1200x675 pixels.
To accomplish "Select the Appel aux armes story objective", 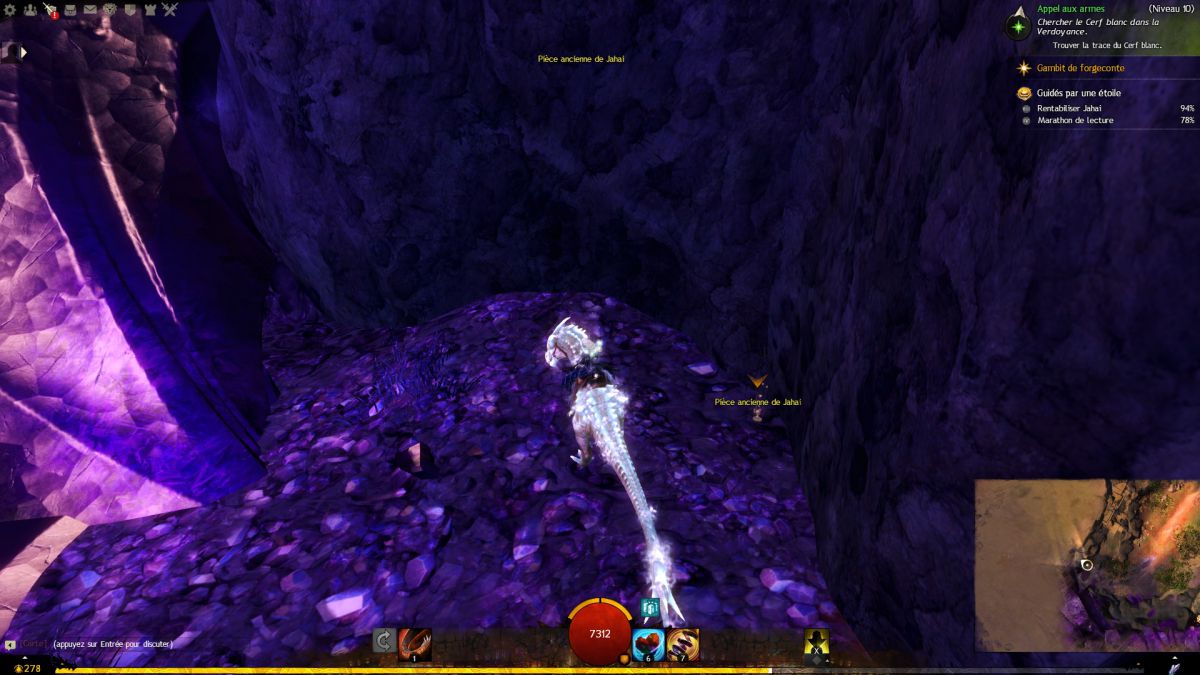I will 1070,9.
